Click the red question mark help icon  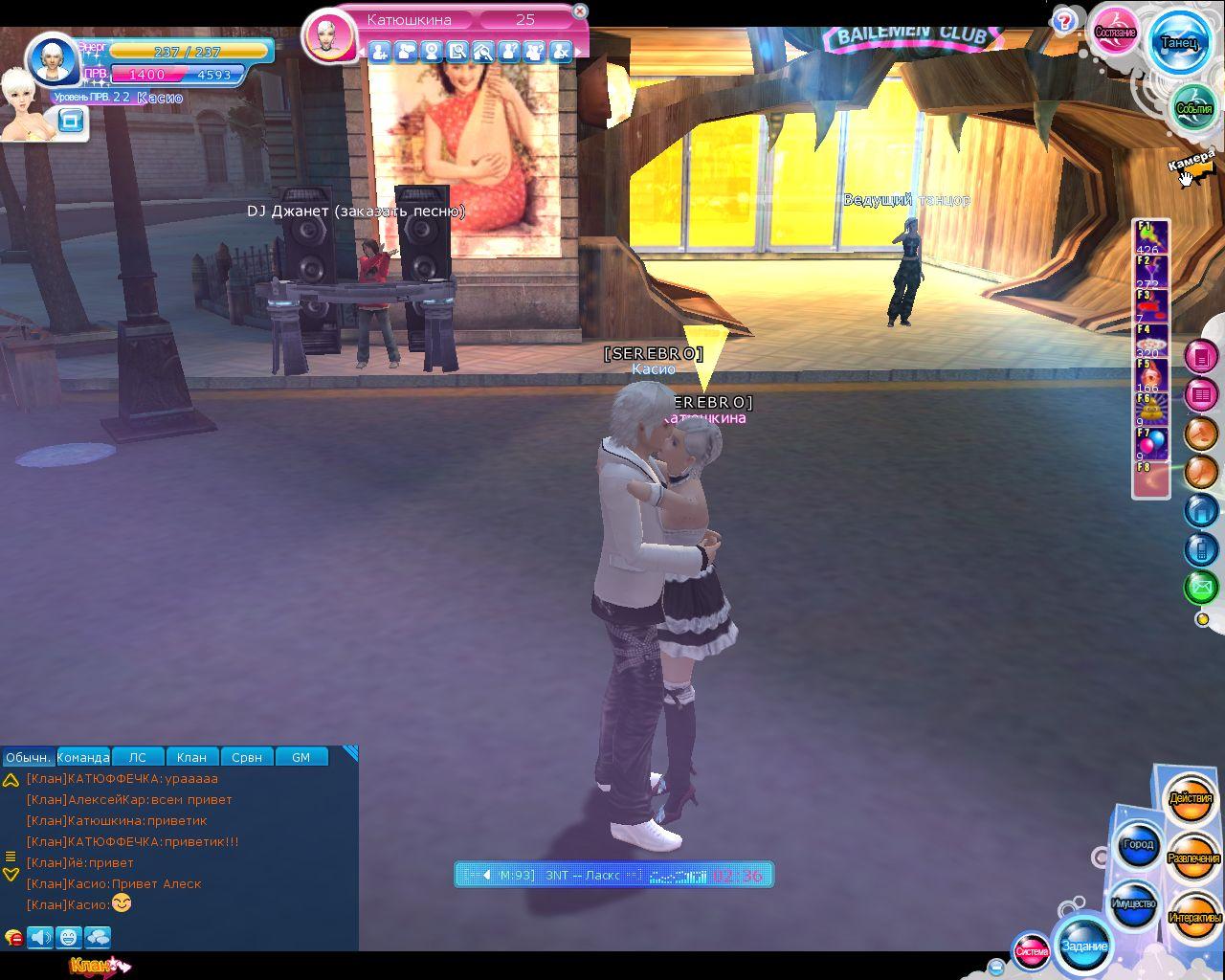tap(1064, 21)
